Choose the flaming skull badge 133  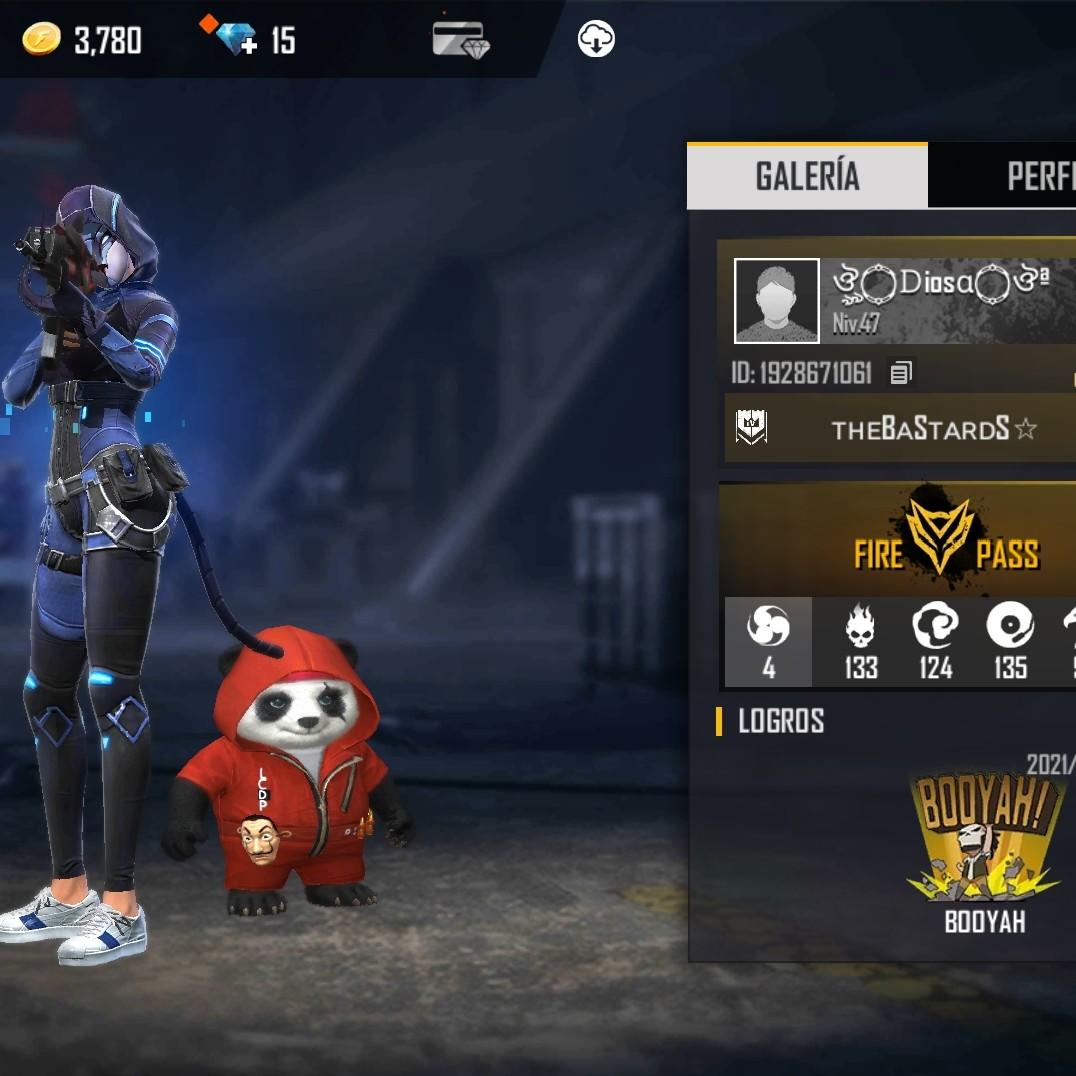pyautogui.click(x=860, y=642)
